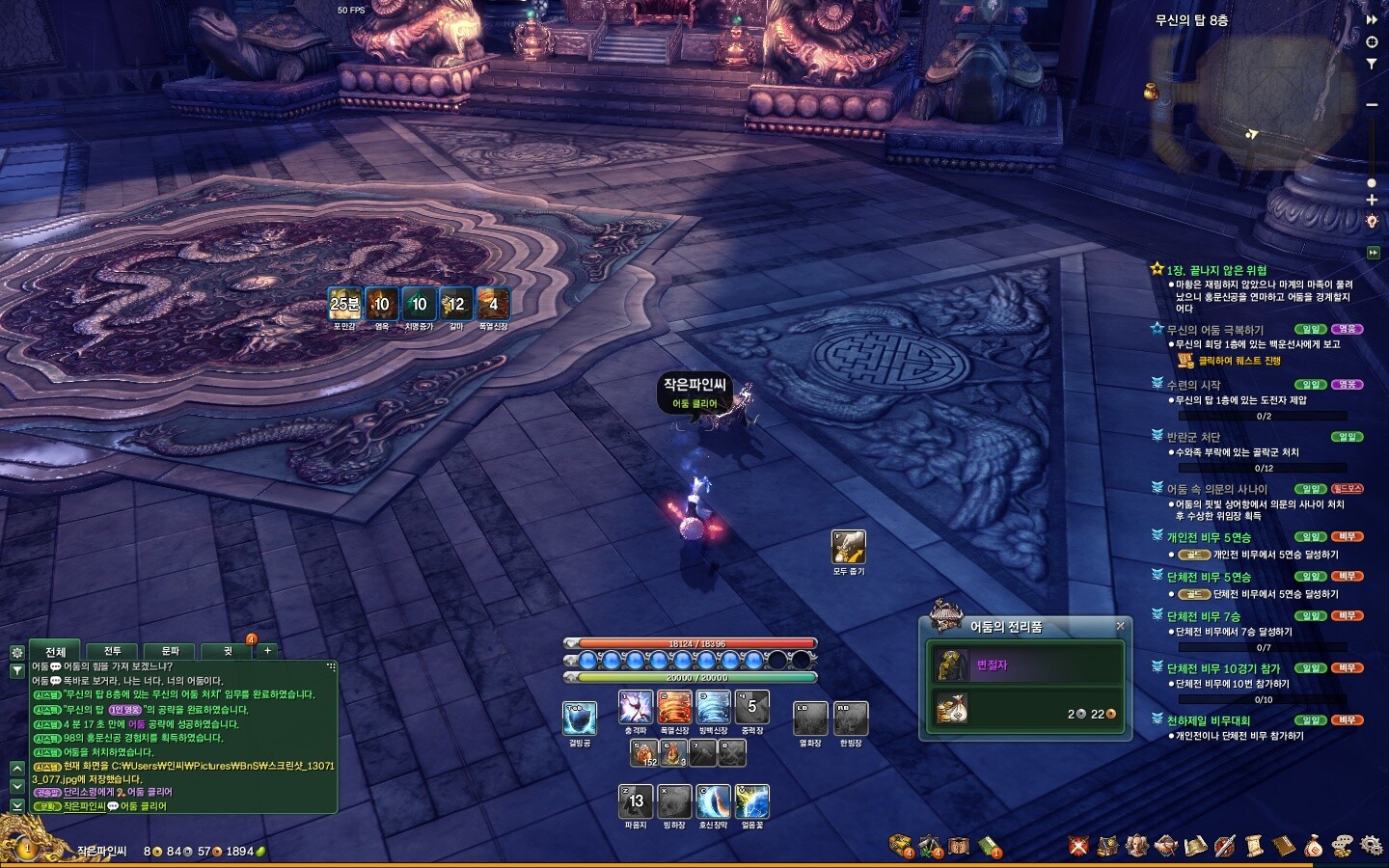Open the gear settings menu icon
The height and width of the screenshot is (868, 1389).
tap(1371, 847)
